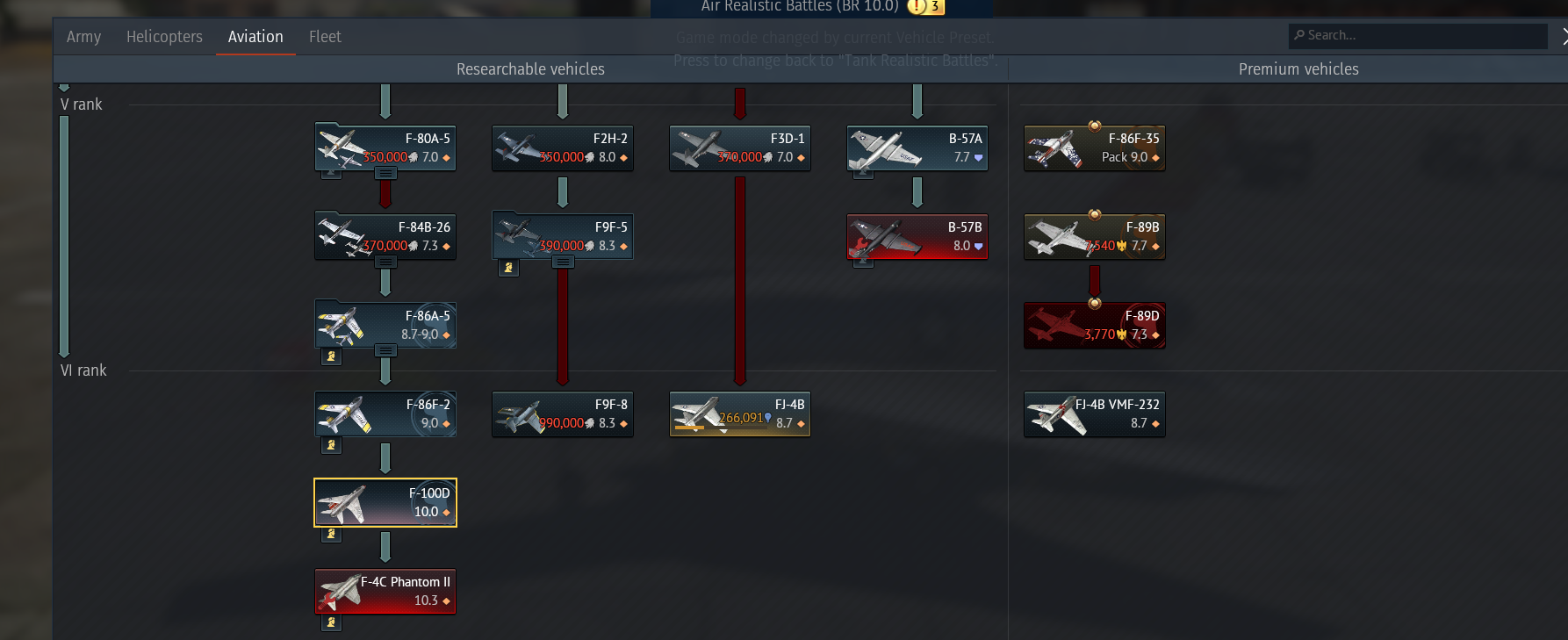Select the F9F-8 jet
The width and height of the screenshot is (1568, 640).
(x=563, y=413)
